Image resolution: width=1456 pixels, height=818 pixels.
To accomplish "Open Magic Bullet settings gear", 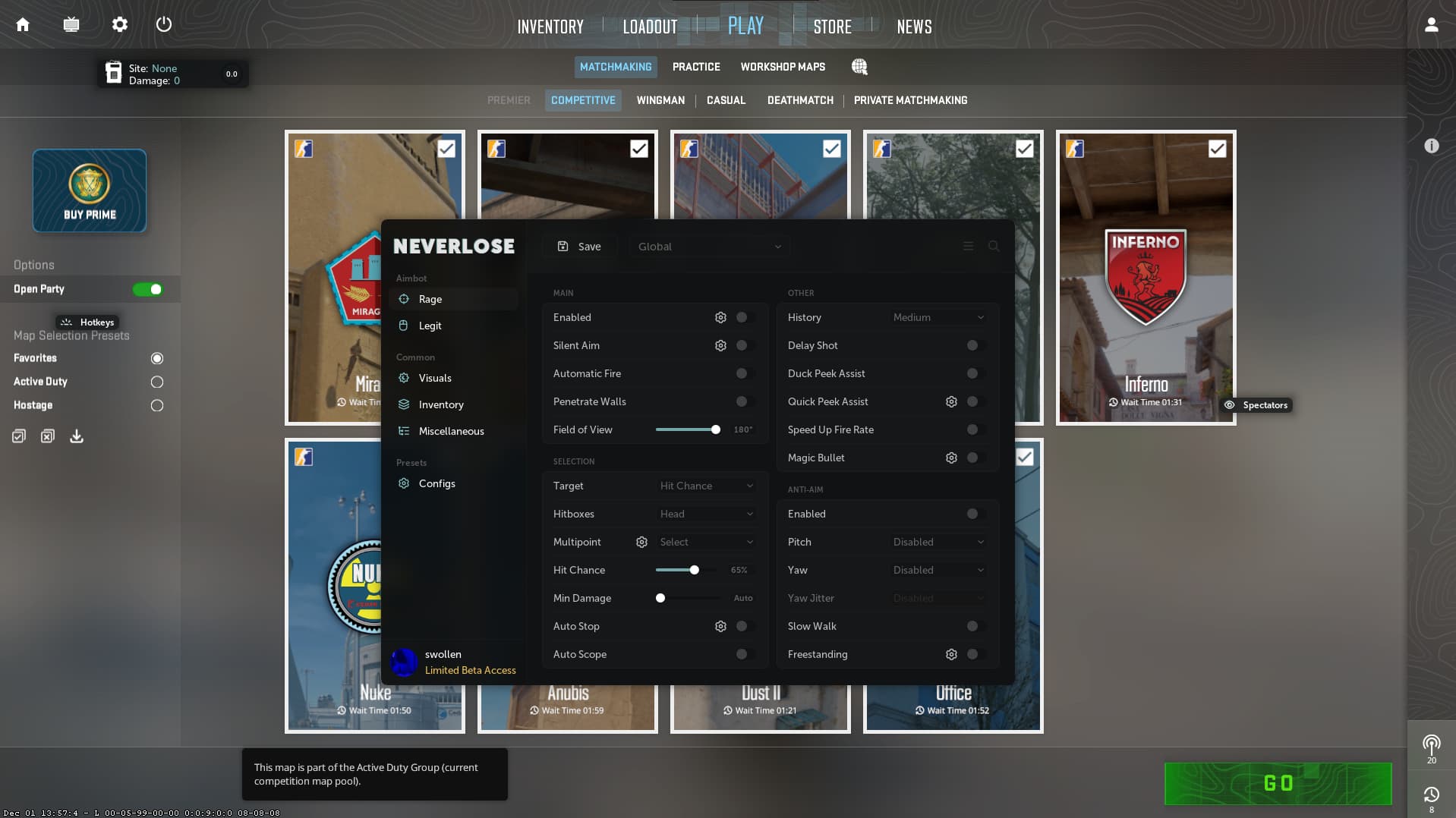I will [952, 458].
